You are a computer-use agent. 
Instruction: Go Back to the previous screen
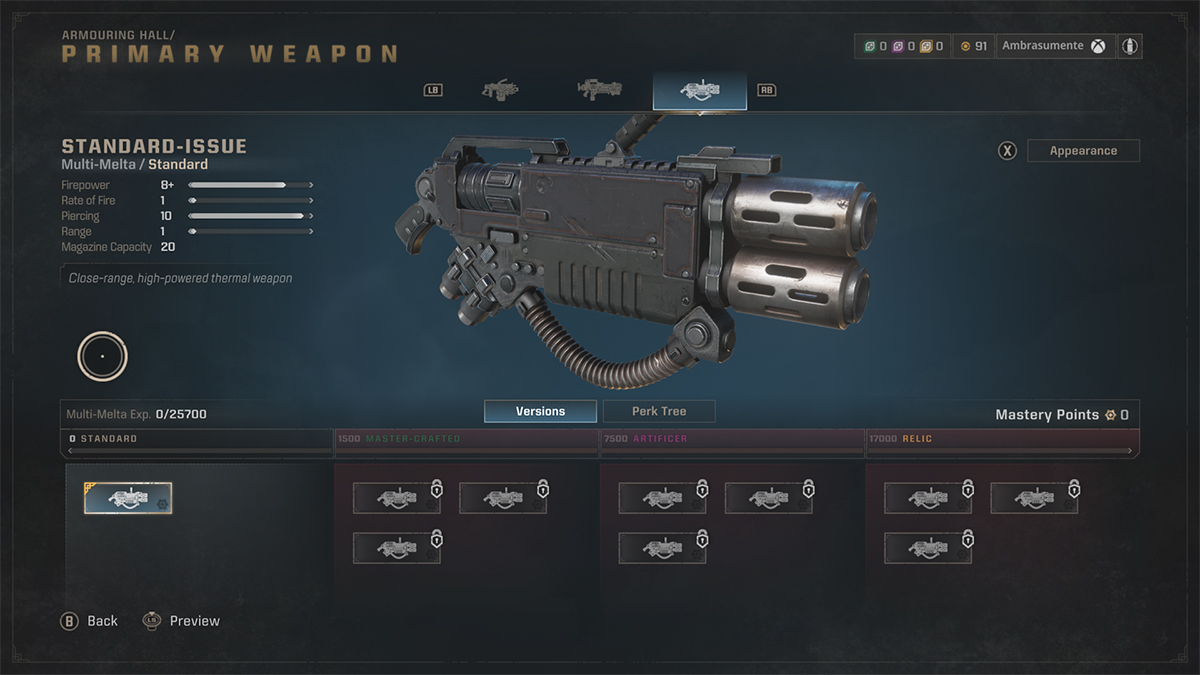point(90,621)
